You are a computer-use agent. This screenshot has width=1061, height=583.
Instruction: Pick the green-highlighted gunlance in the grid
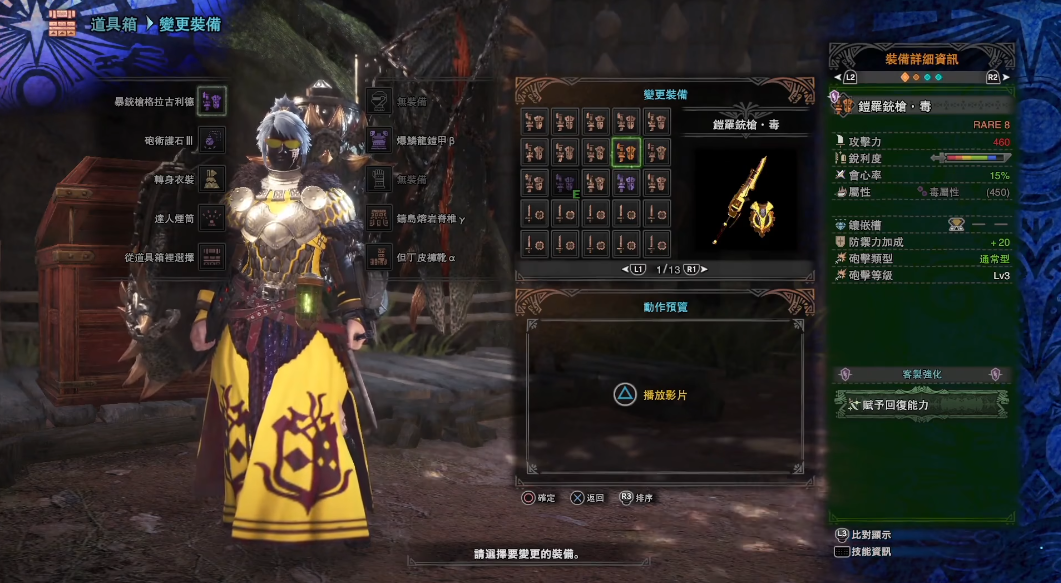(x=627, y=152)
